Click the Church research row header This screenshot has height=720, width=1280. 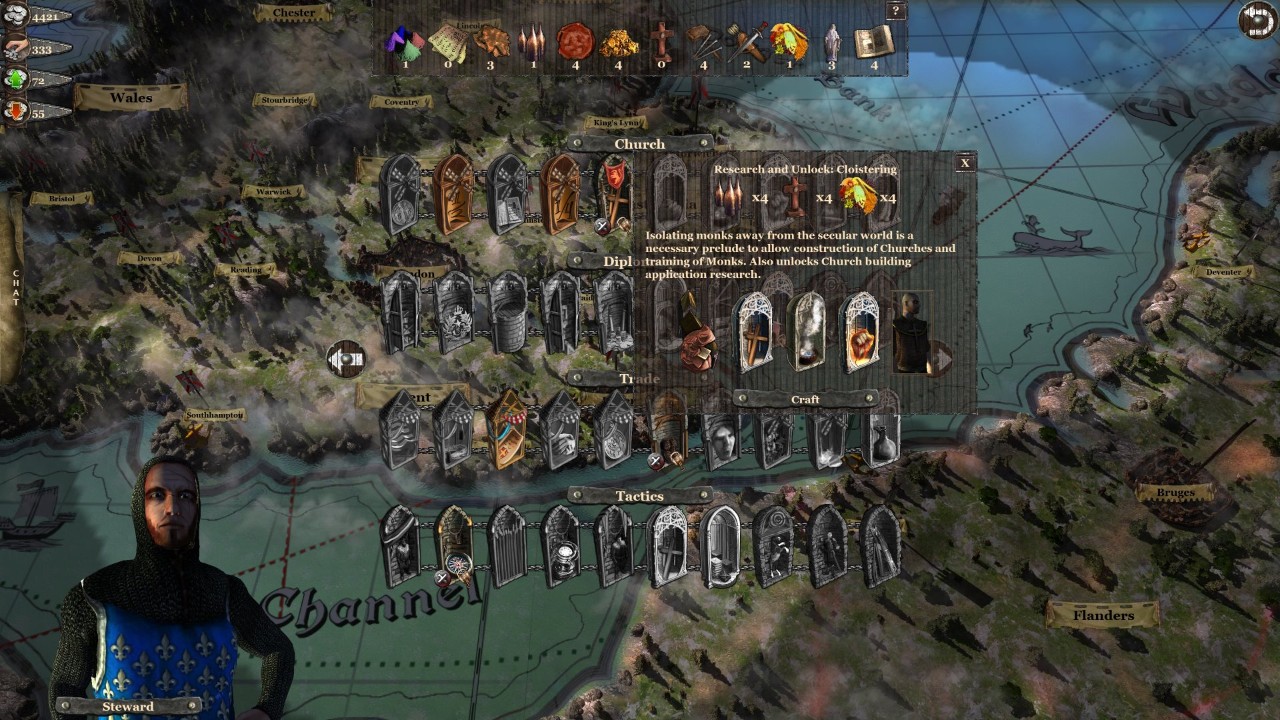tap(640, 144)
